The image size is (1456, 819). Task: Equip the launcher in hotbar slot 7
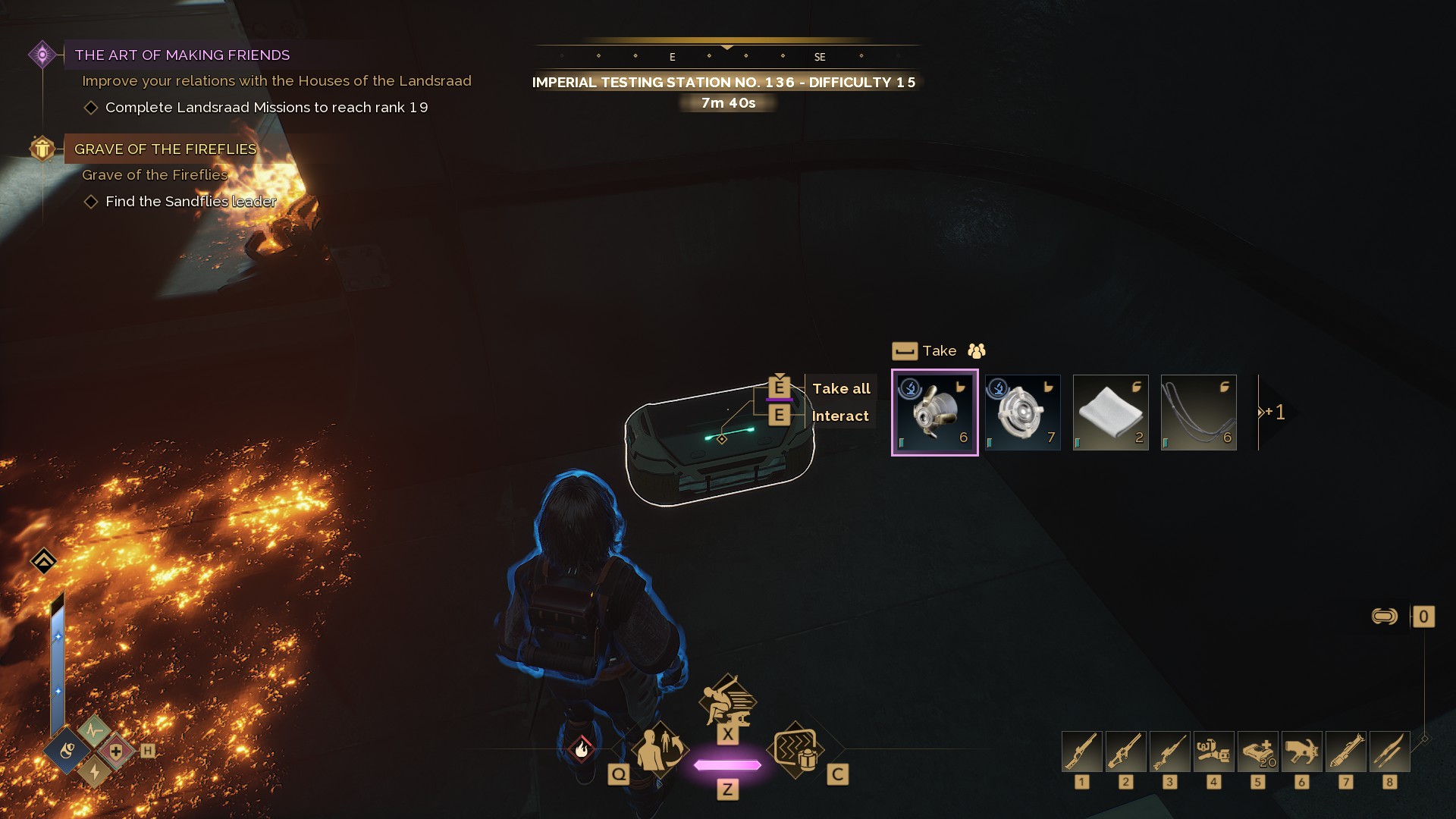1345,752
